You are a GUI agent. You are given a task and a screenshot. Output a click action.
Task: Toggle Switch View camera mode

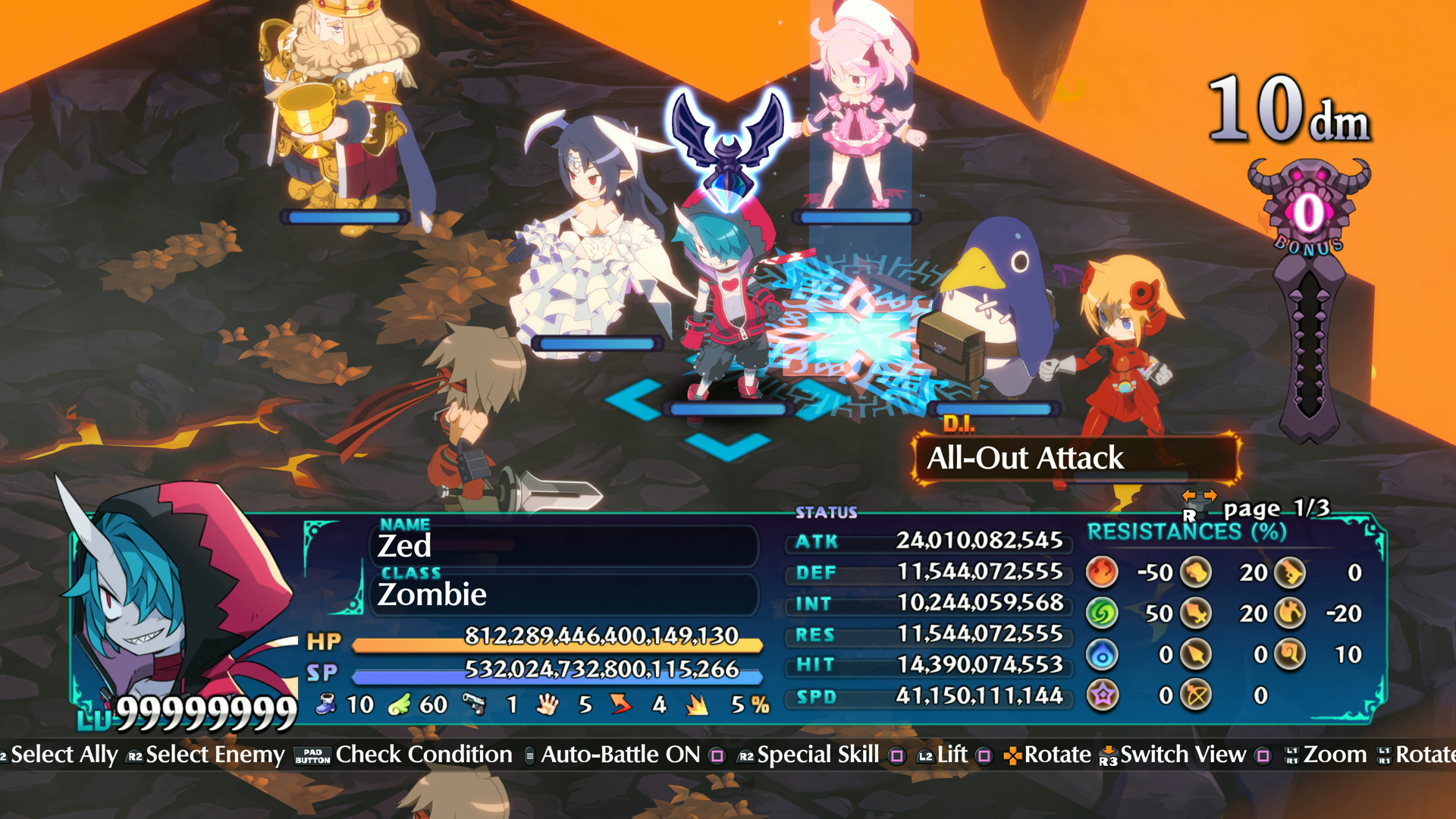pyautogui.click(x=1183, y=755)
